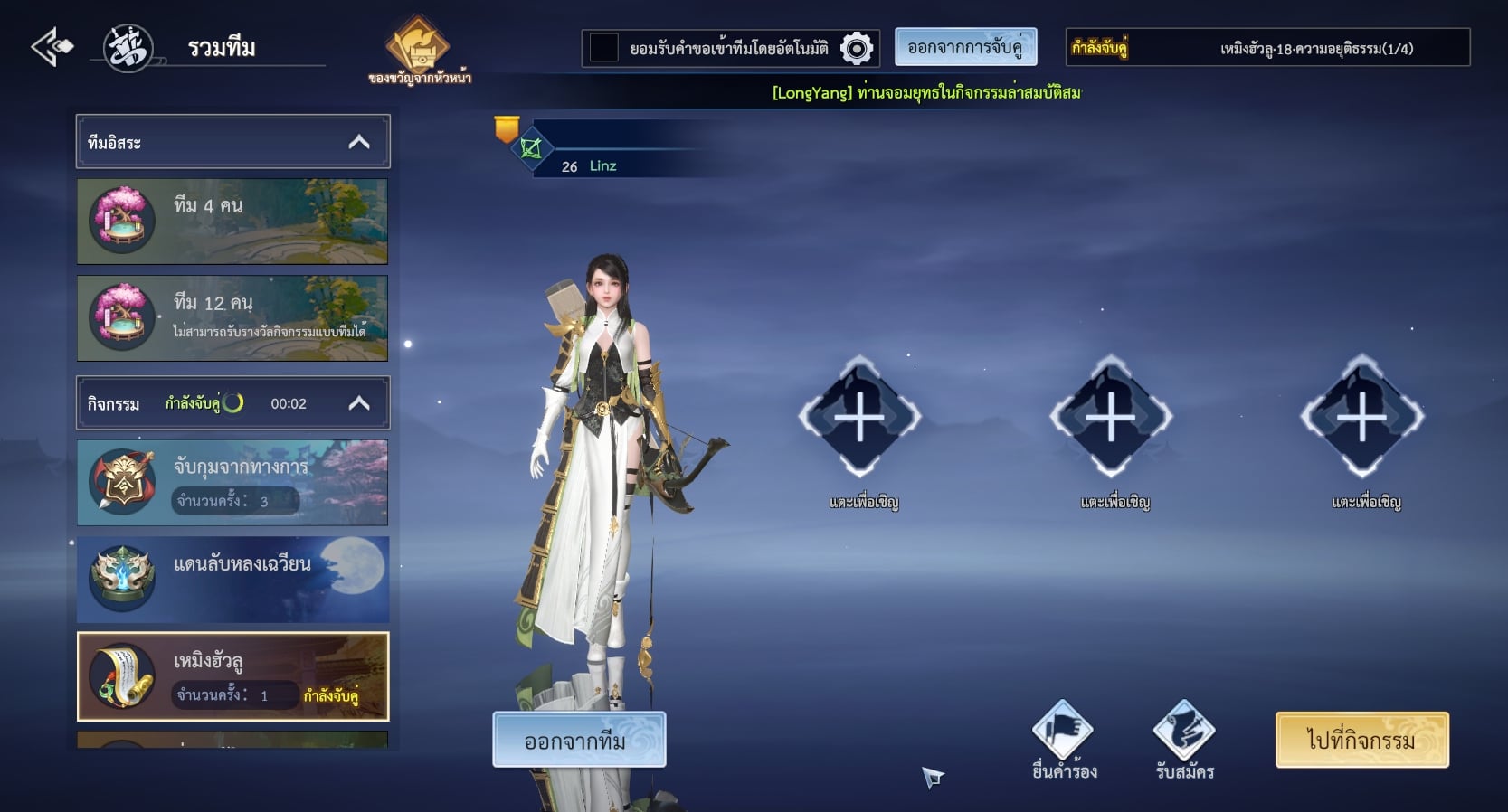Collapse the กิจกรรม activity section
1508x812 pixels.
pyautogui.click(x=359, y=403)
